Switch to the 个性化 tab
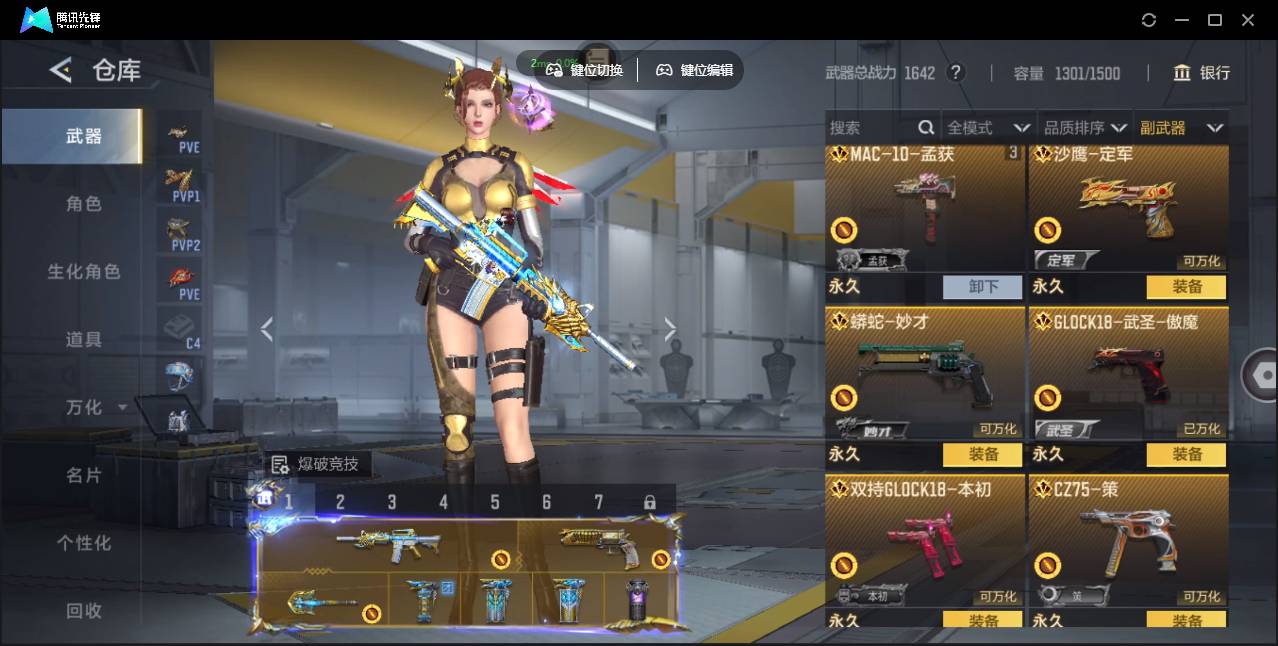 pyautogui.click(x=84, y=543)
